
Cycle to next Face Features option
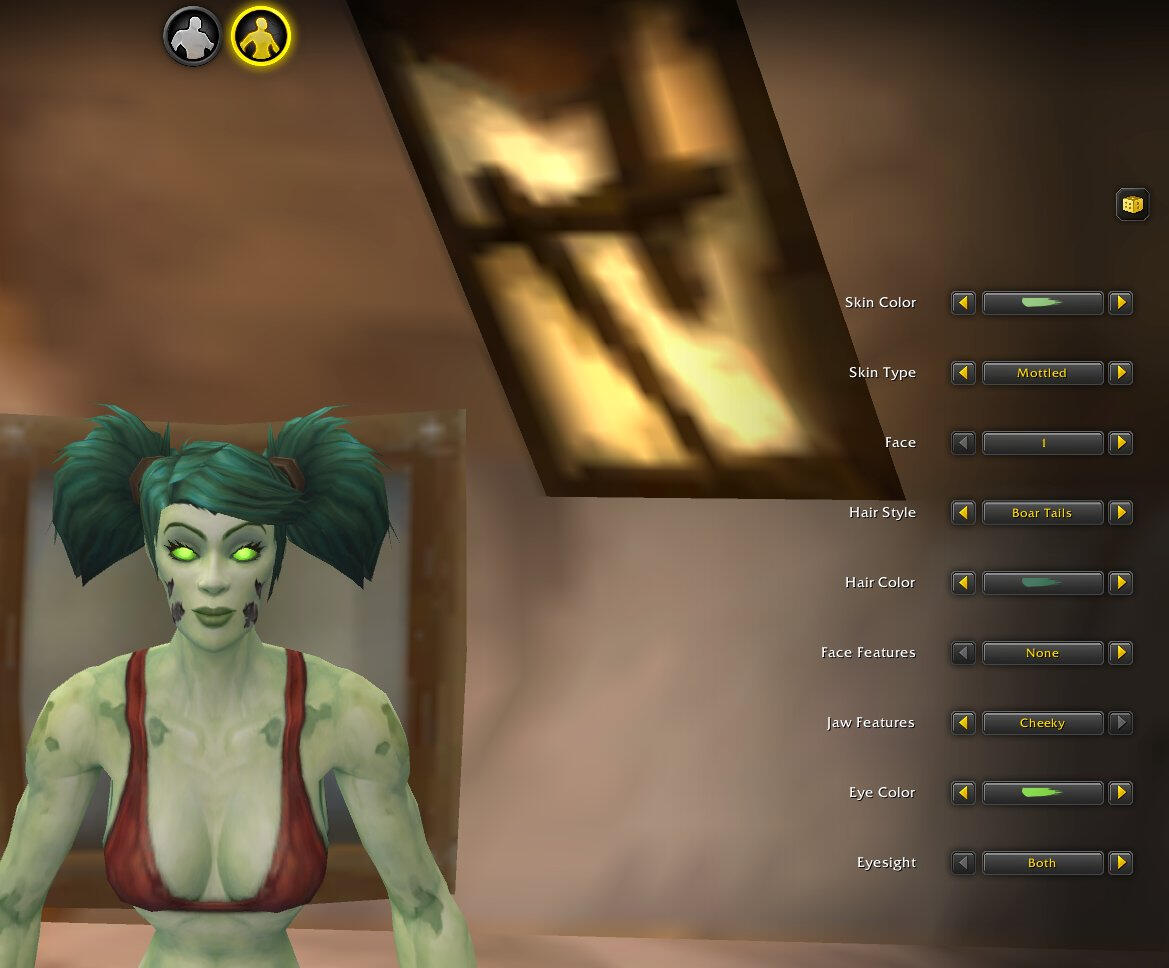1121,653
